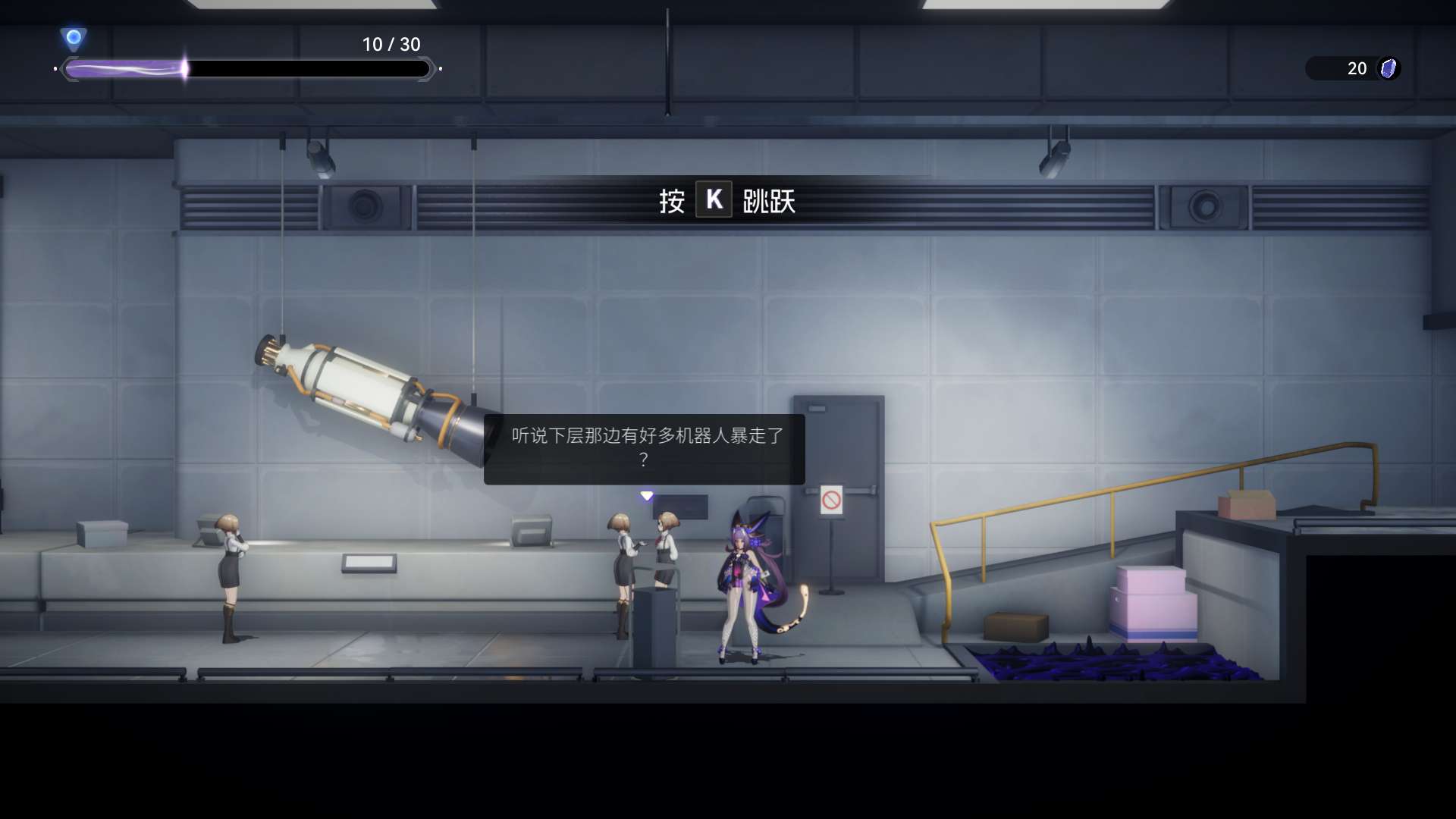The height and width of the screenshot is (819, 1456).
Task: Expand the dialogue box about runaway robots
Action: click(643, 449)
